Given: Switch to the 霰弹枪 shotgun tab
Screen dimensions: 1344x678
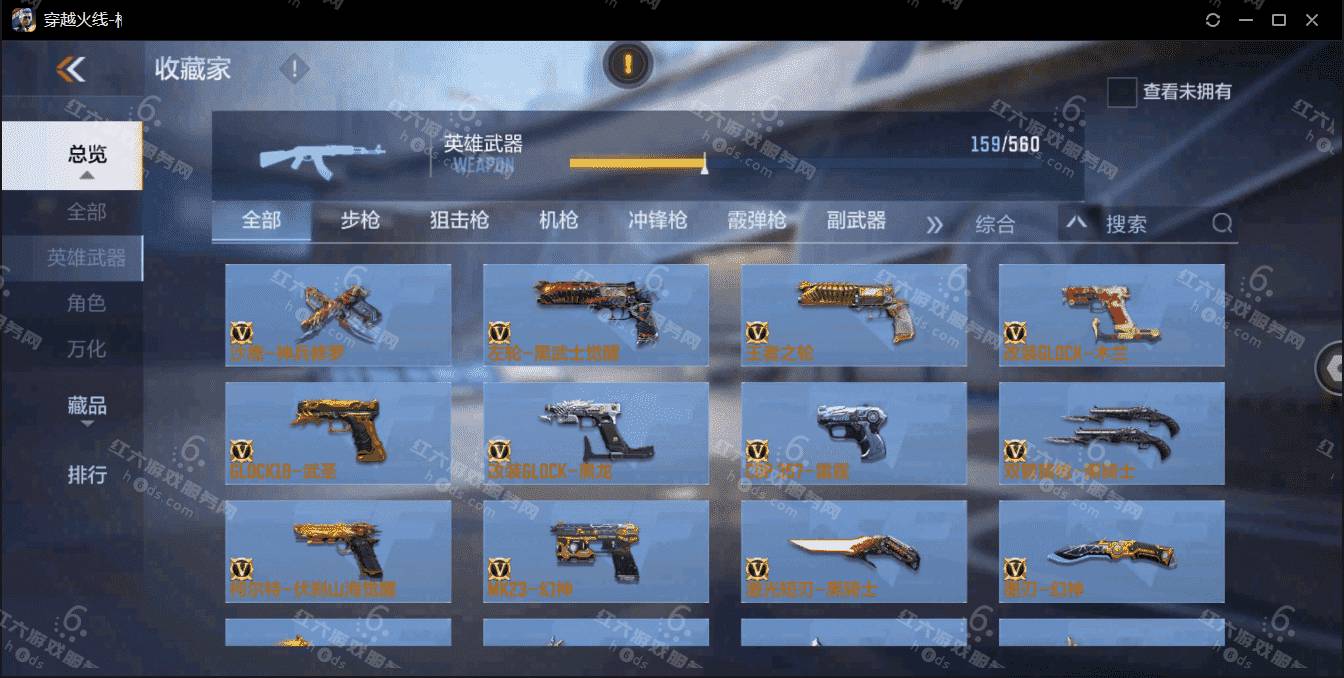Looking at the screenshot, I should pos(757,221).
